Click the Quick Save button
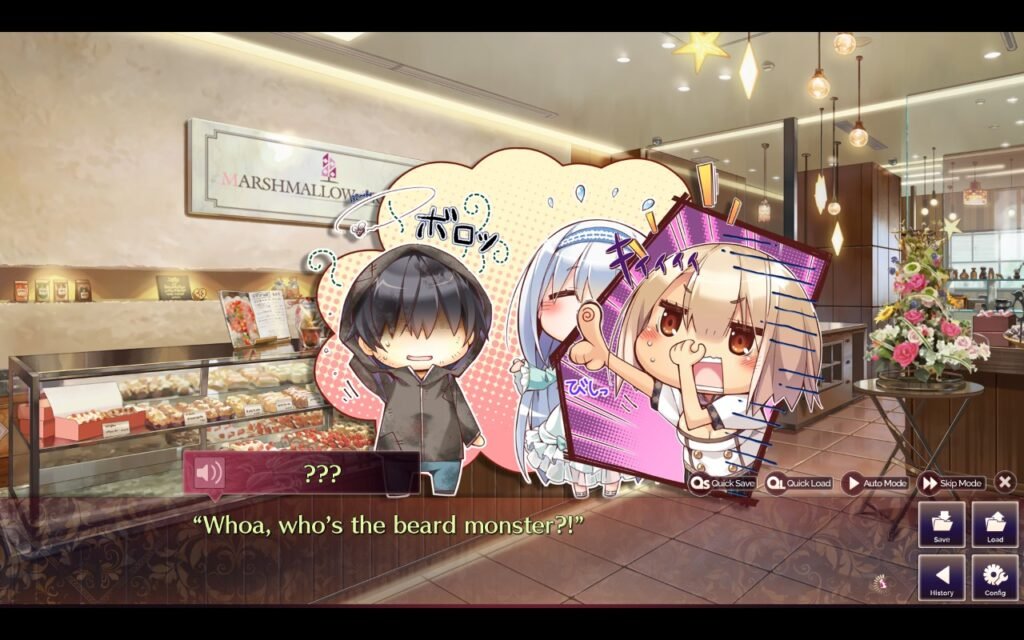The width and height of the screenshot is (1024, 640). [721, 483]
